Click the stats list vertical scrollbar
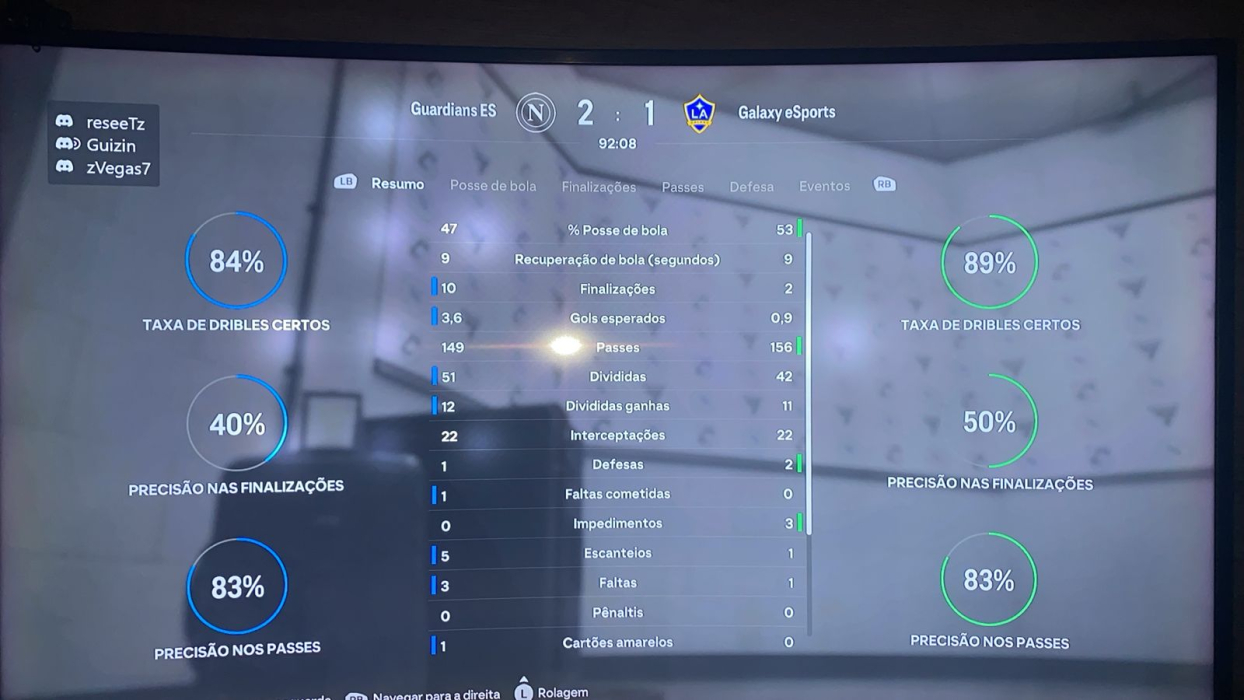This screenshot has height=700, width=1244. 808,380
